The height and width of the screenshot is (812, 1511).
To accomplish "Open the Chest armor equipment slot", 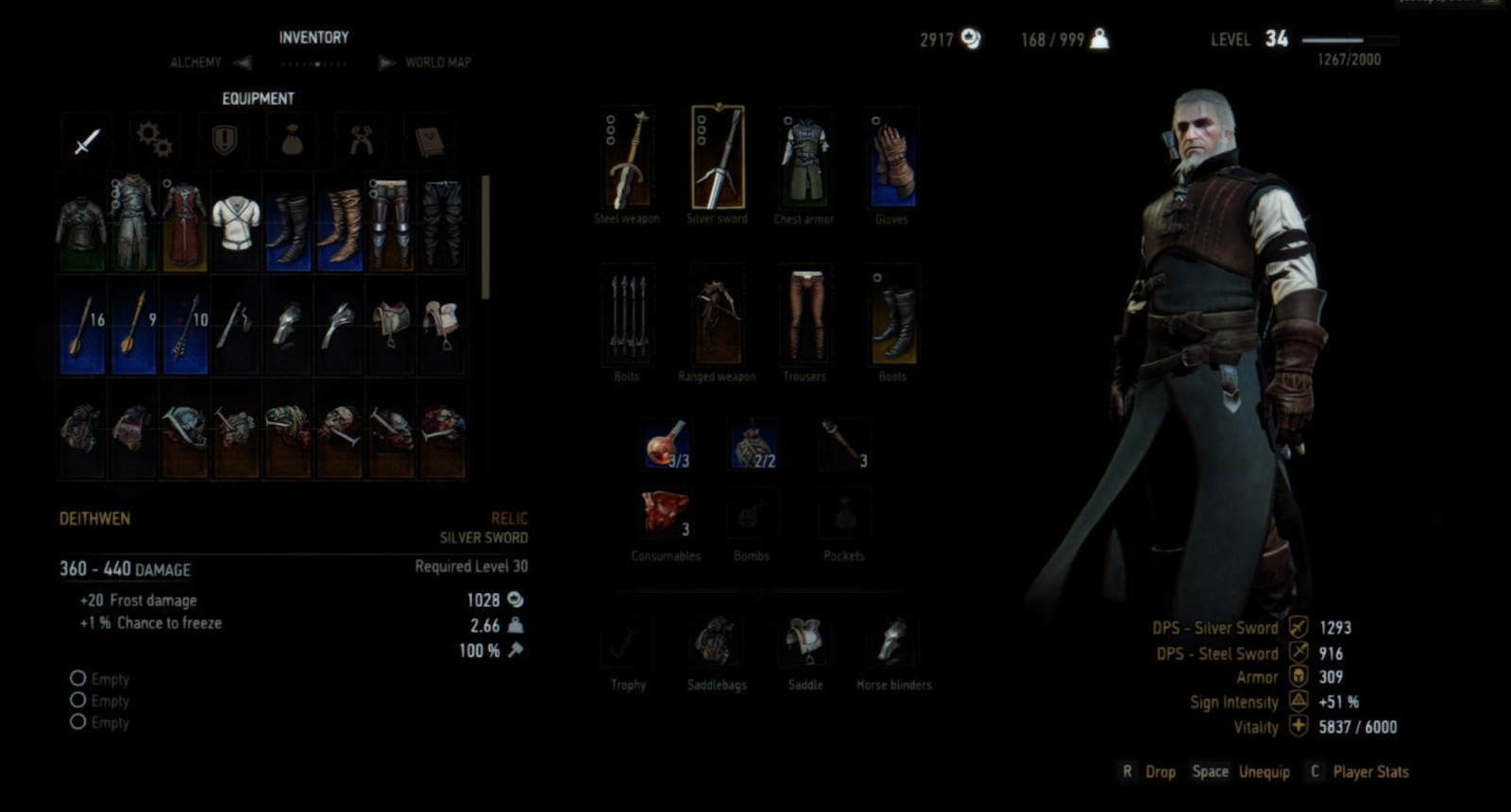I will [805, 161].
